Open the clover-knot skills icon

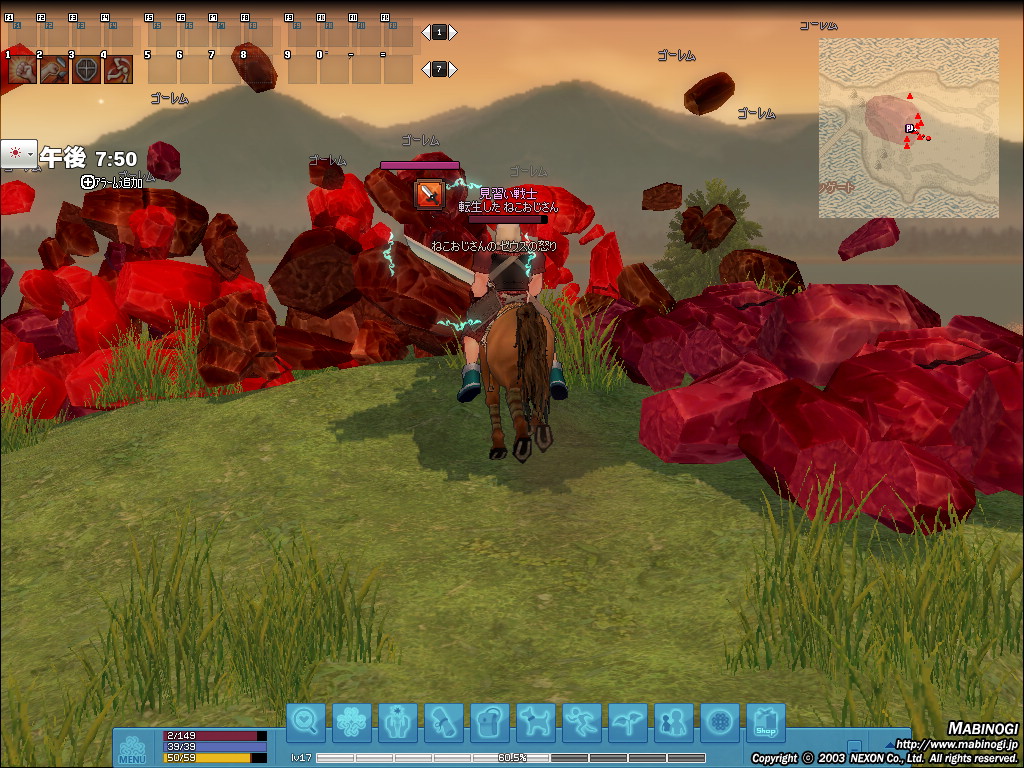tap(352, 722)
